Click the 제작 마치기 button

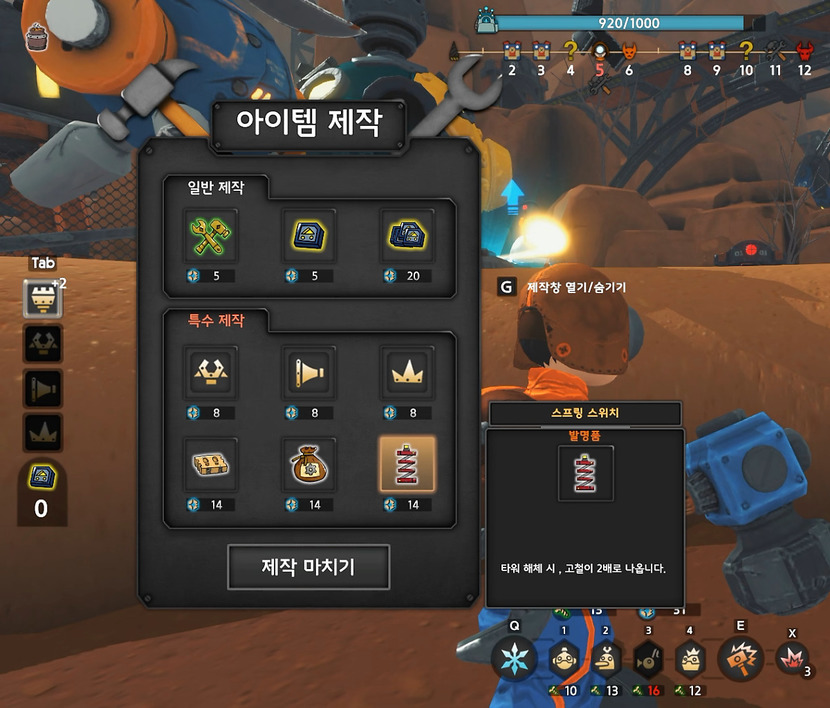coord(308,567)
